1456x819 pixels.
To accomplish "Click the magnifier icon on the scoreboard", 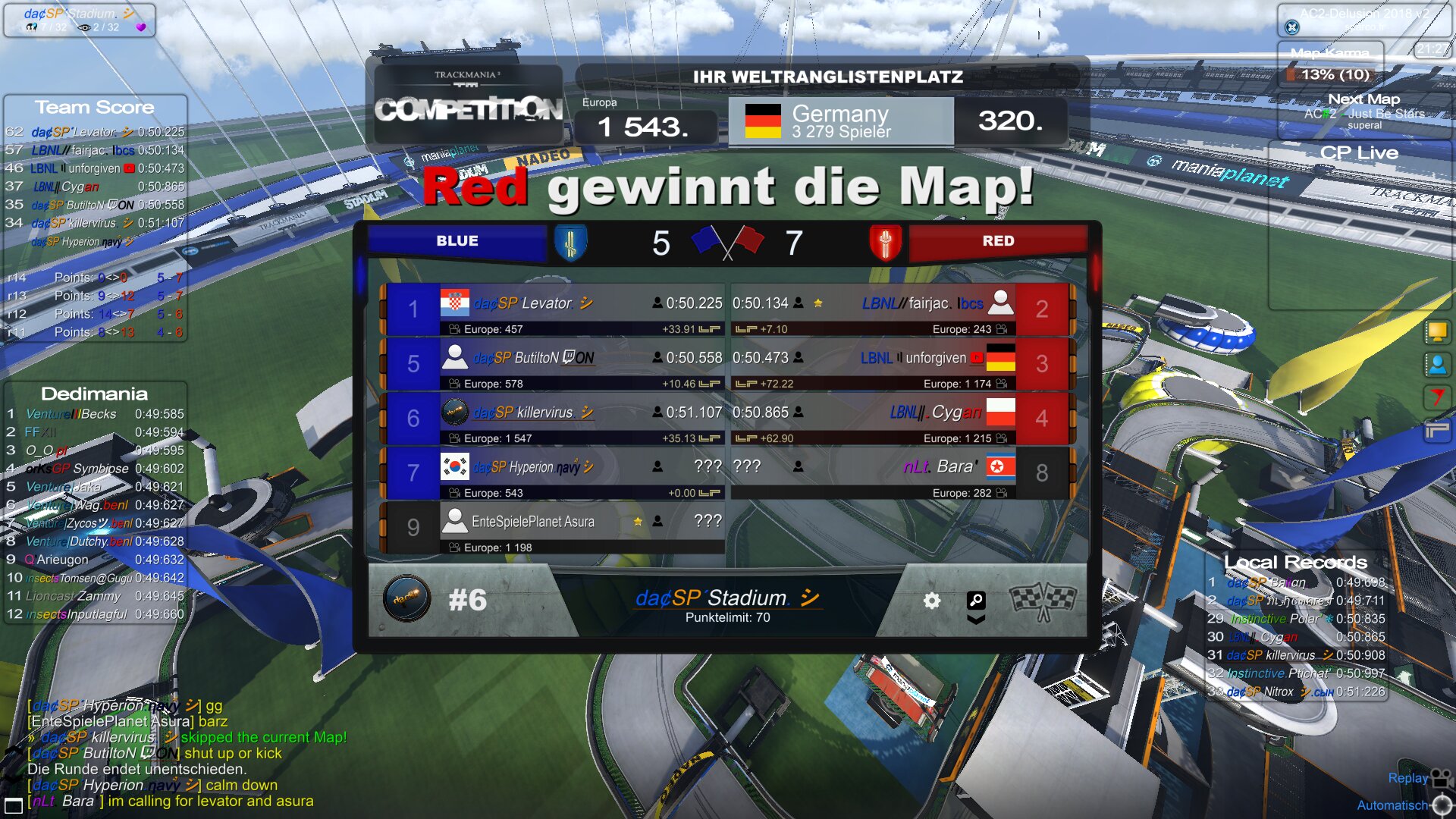I will [976, 601].
